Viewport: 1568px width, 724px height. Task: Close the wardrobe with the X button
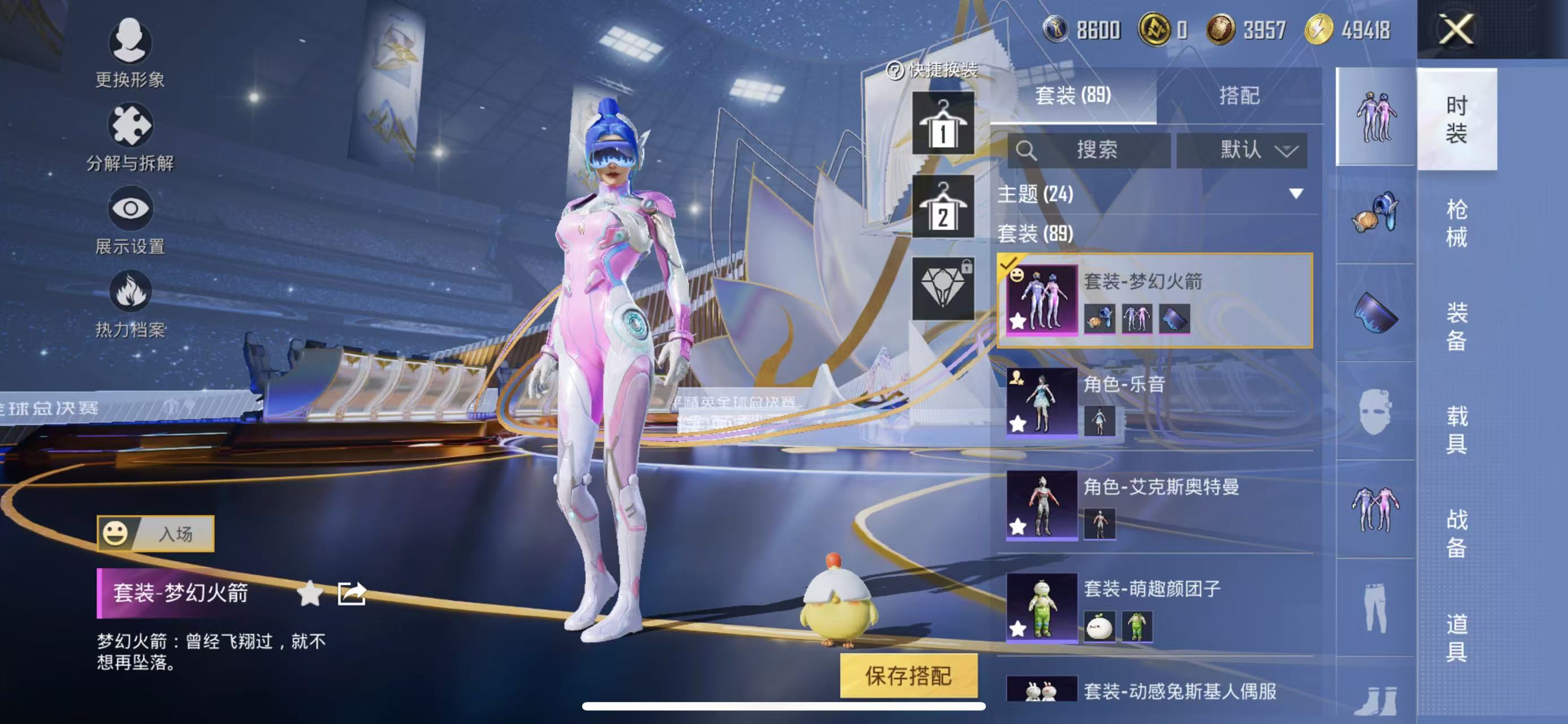(1456, 29)
